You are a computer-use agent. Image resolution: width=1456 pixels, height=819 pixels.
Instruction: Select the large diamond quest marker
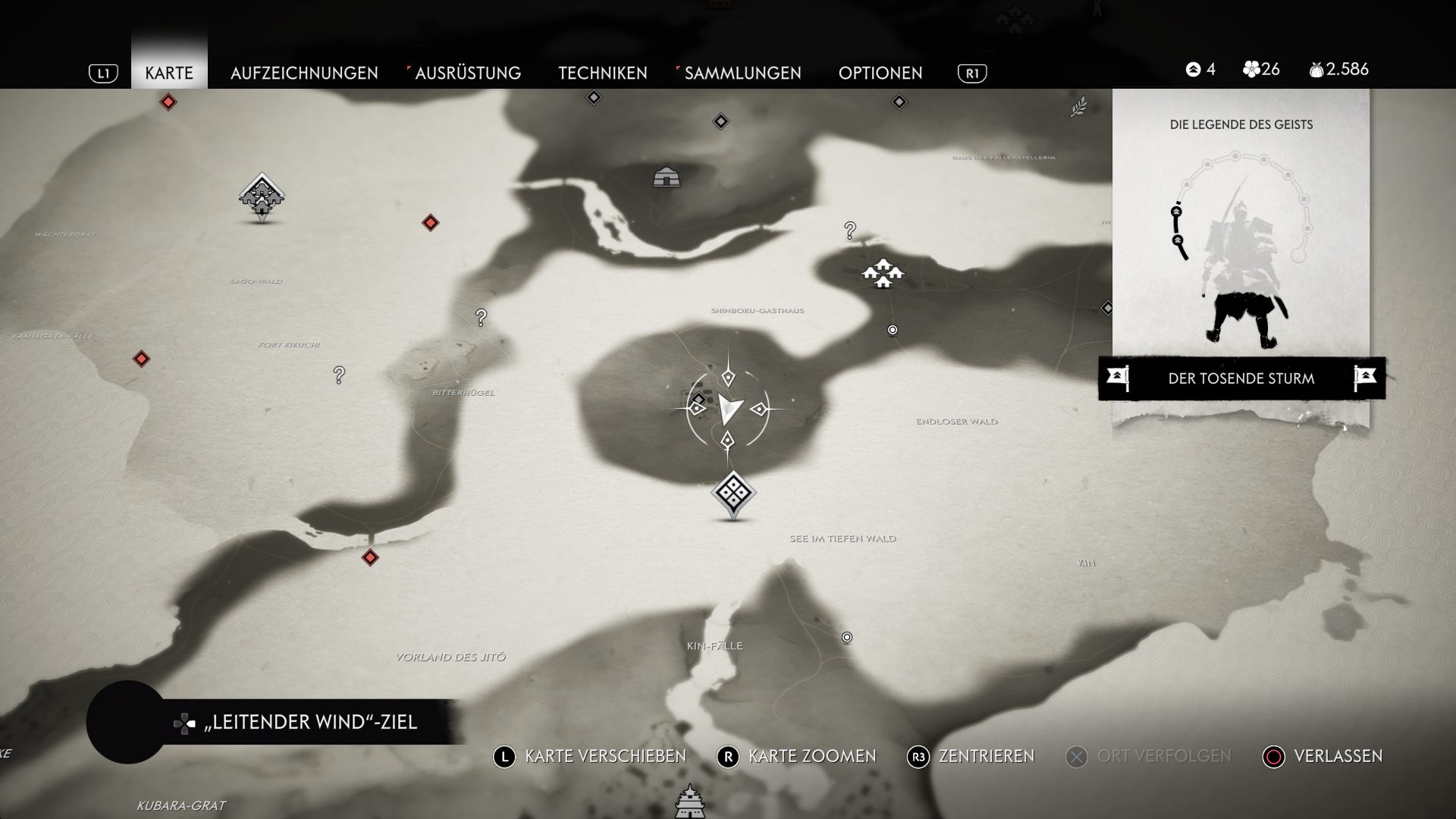[x=733, y=494]
